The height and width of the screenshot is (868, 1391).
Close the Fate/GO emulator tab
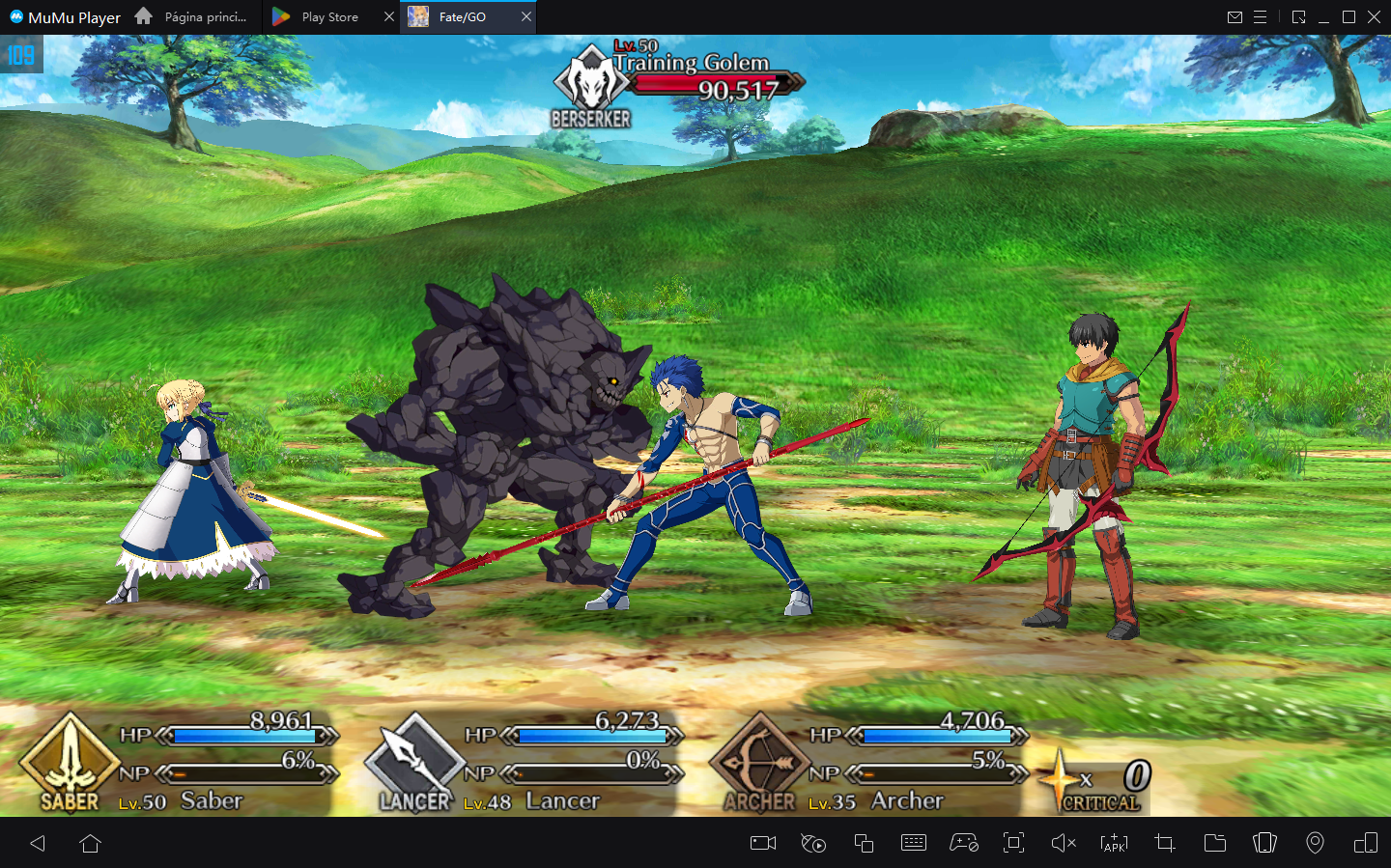[x=526, y=16]
